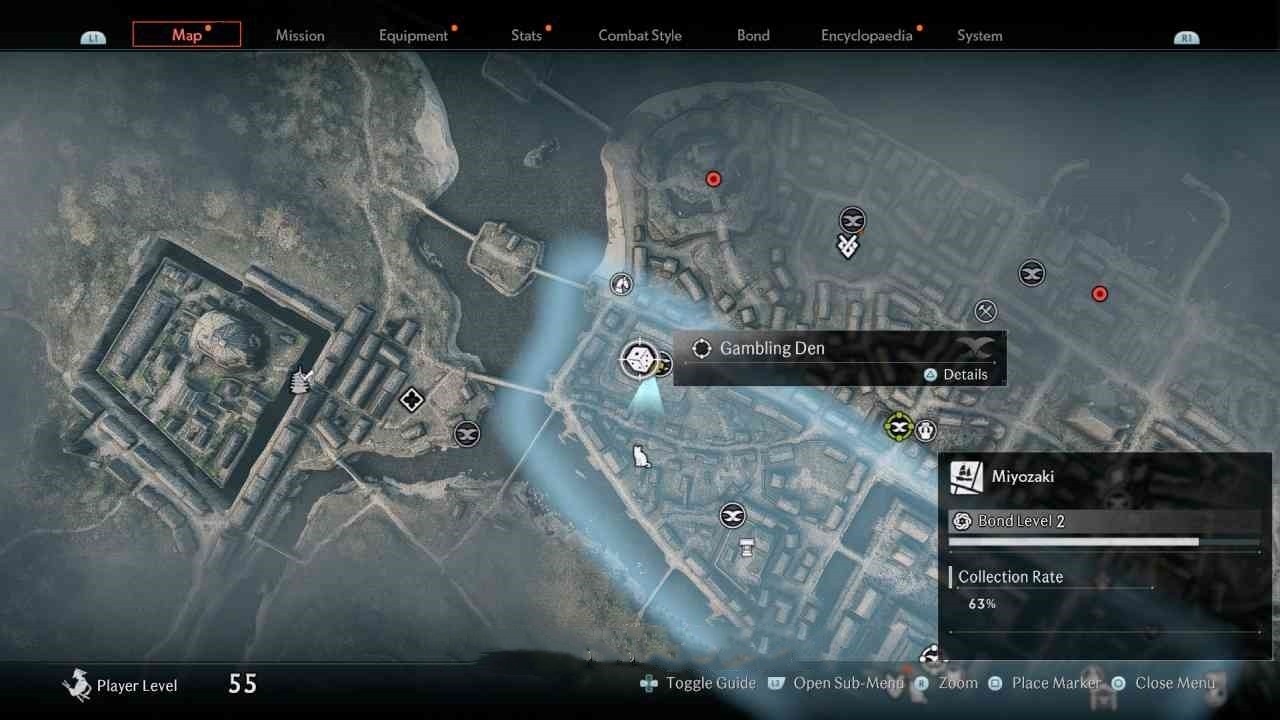
Task: Open the Miyozaki region info panel
Action: (1104, 476)
